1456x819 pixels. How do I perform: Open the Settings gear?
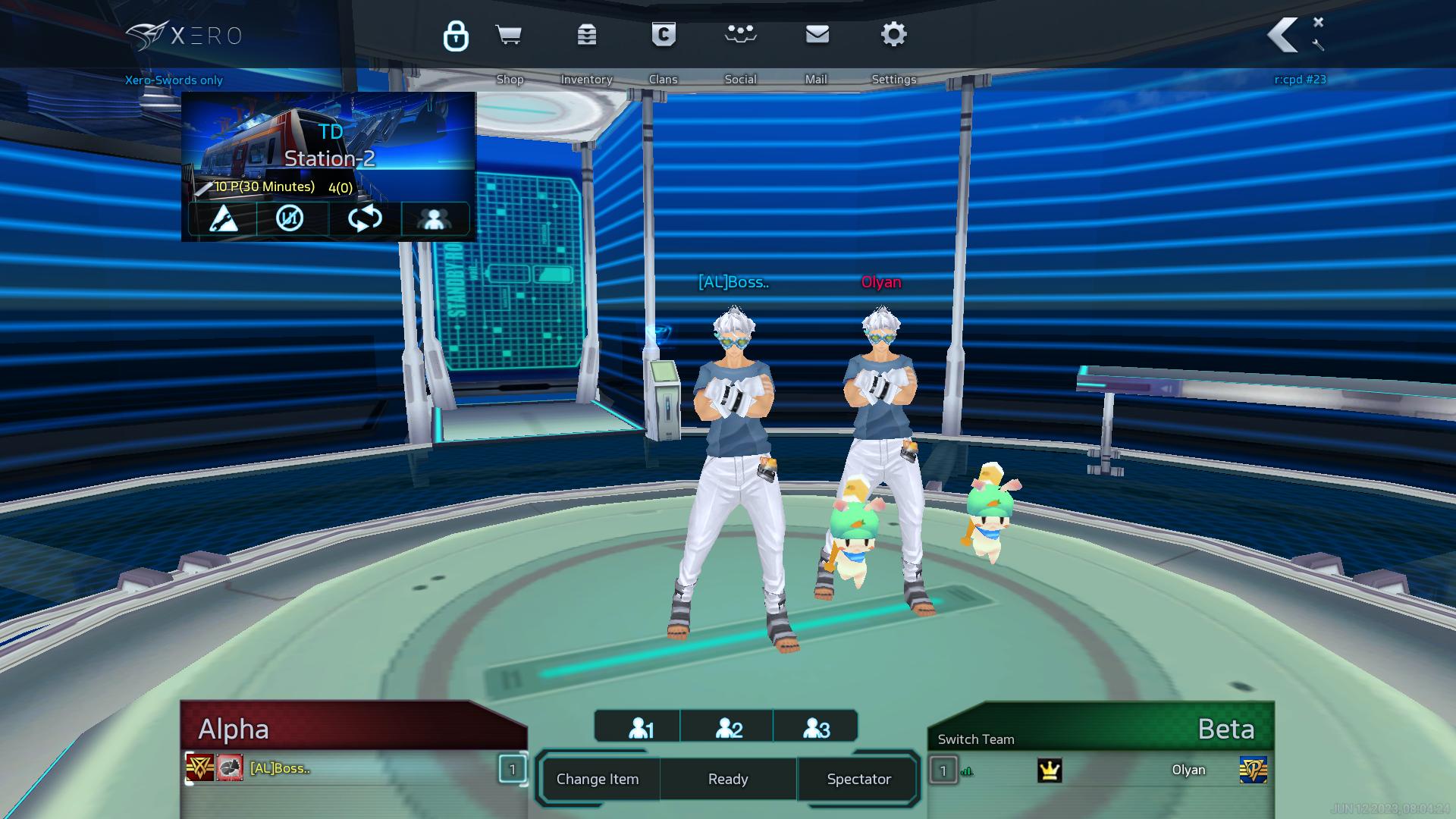(893, 35)
